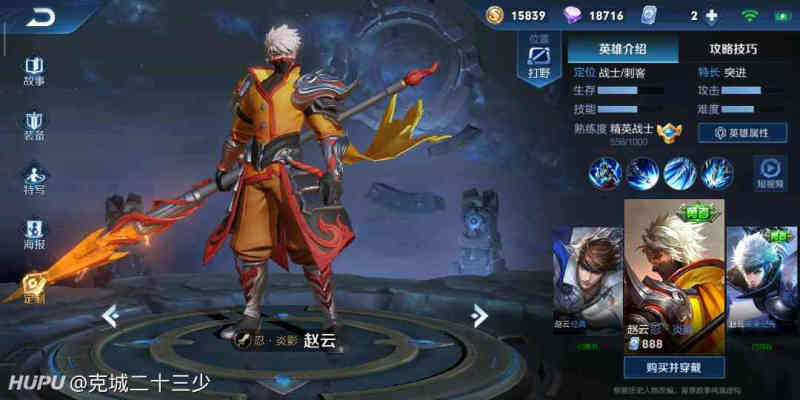Open the 英雄属性 hero attributes panel
The image size is (800, 400).
click(x=741, y=132)
